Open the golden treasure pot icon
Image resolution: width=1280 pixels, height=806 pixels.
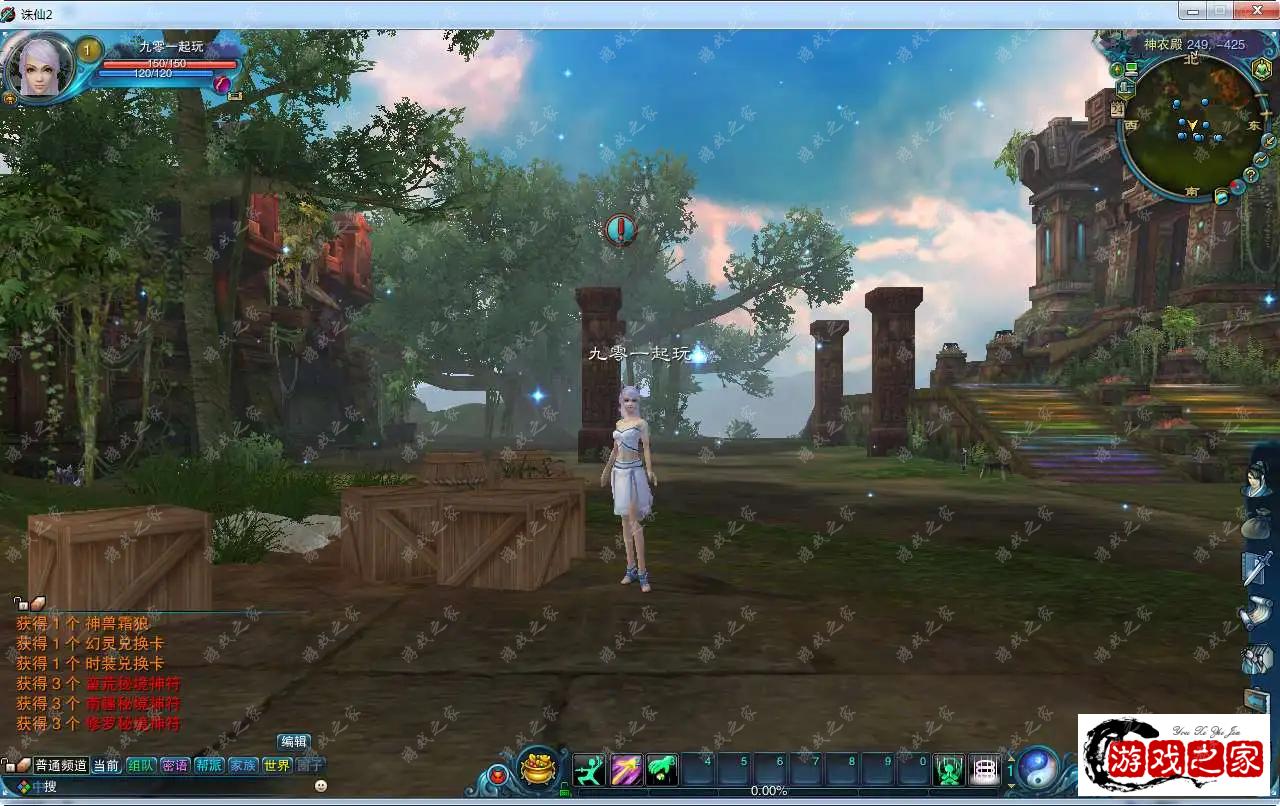[x=538, y=768]
